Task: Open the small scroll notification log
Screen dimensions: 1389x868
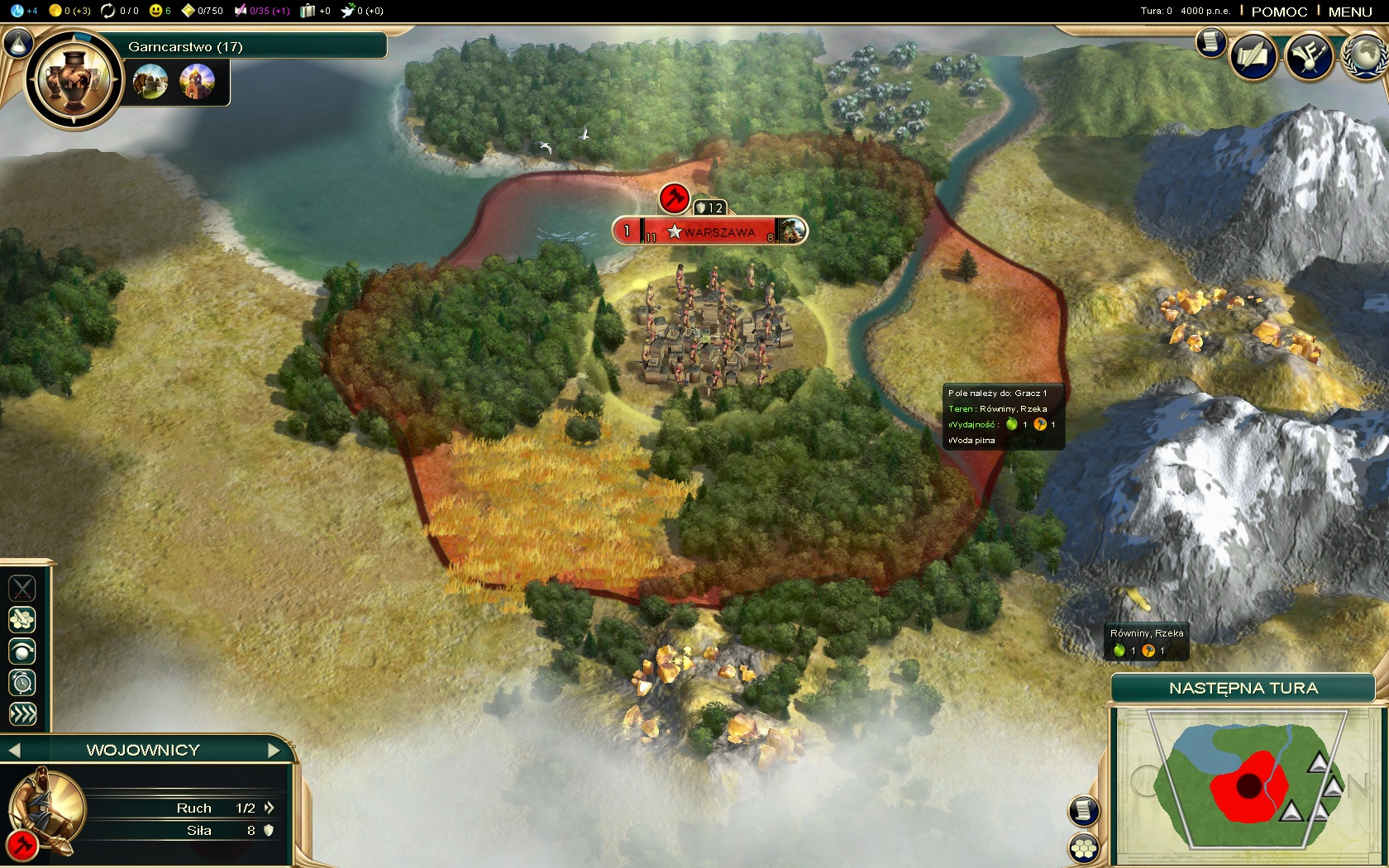Action: (x=1211, y=41)
